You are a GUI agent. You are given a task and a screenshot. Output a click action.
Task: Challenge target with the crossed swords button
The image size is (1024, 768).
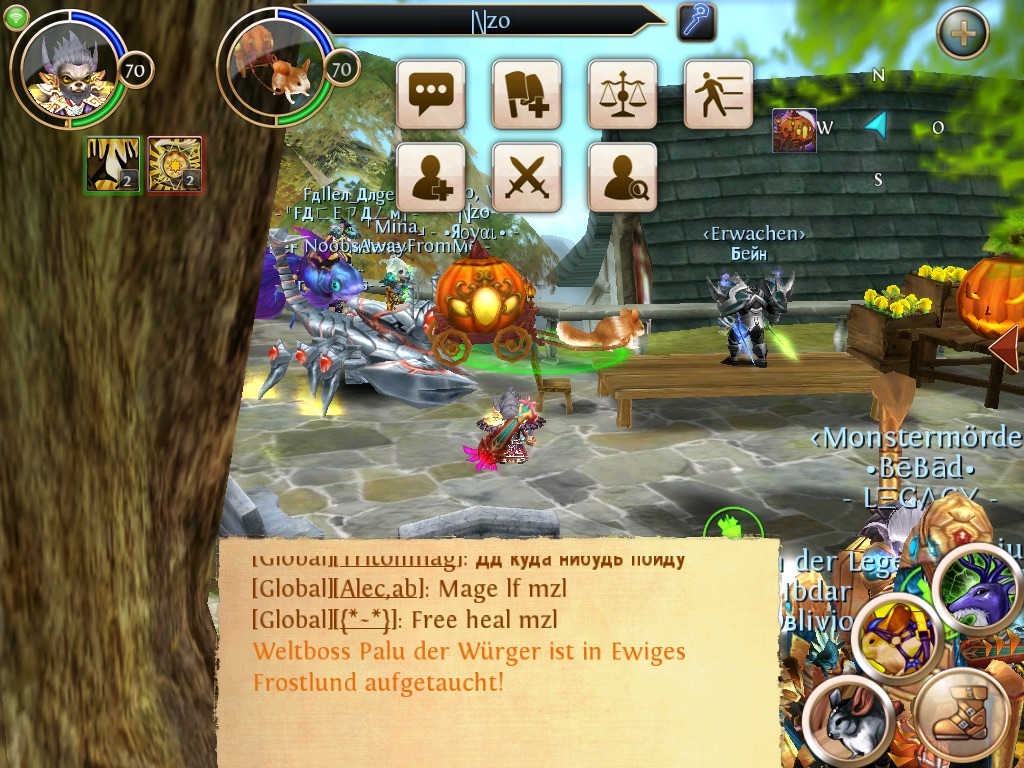[526, 178]
